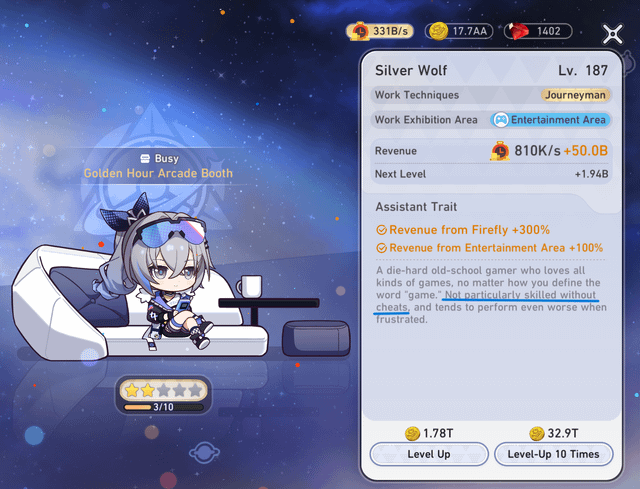Close the Silver Wolf assistant panel
This screenshot has width=640, height=489.
(613, 33)
